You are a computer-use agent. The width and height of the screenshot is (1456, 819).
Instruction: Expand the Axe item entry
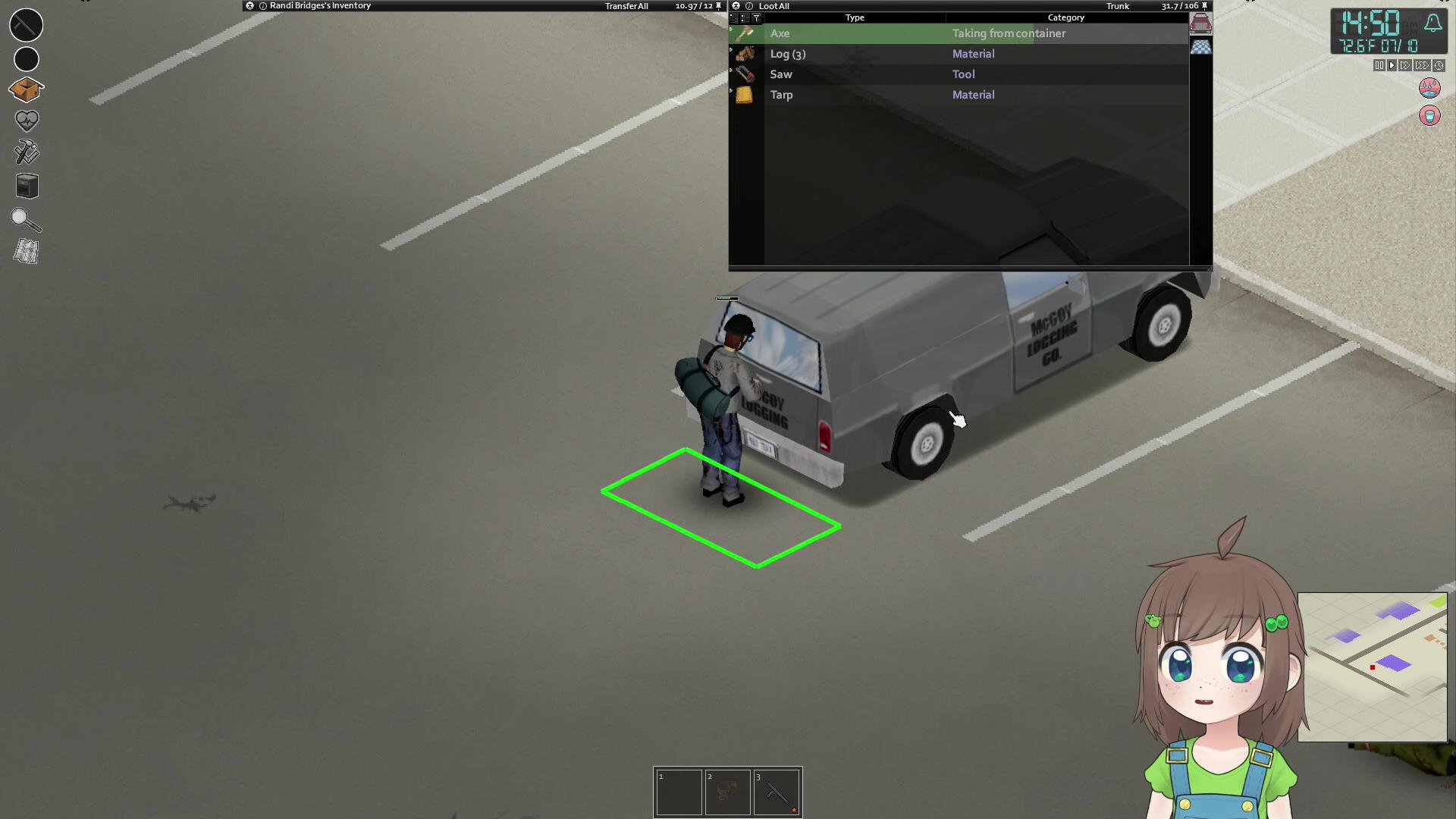(730, 33)
